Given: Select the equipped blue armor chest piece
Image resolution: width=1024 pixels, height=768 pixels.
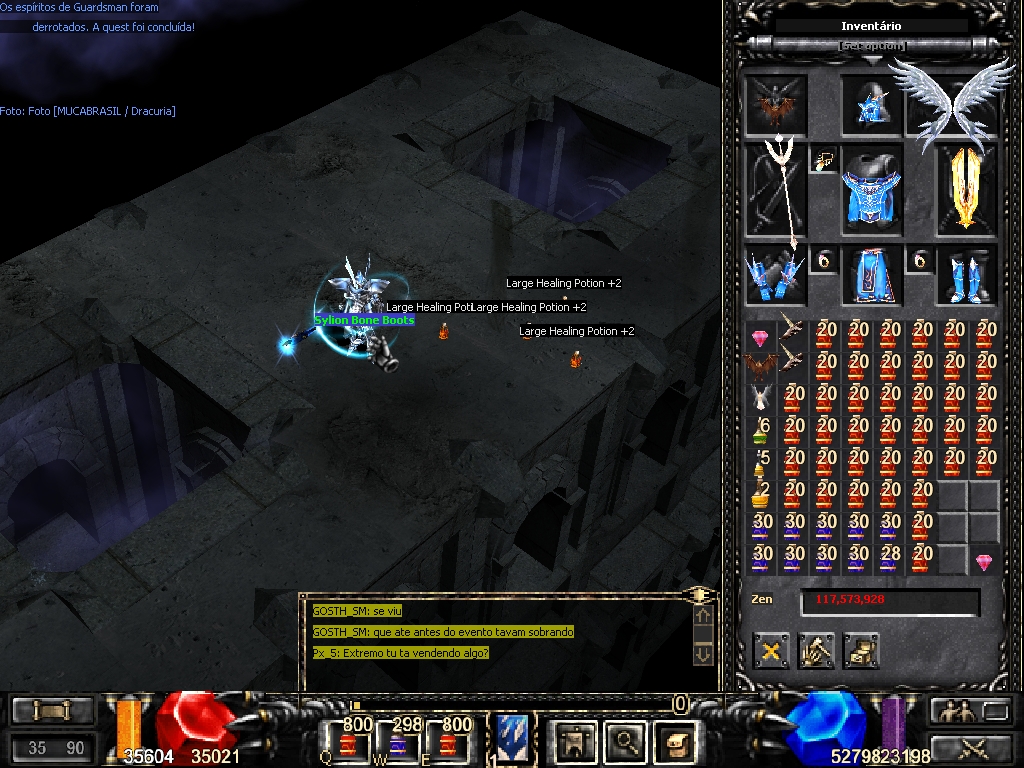Looking at the screenshot, I should click(871, 191).
